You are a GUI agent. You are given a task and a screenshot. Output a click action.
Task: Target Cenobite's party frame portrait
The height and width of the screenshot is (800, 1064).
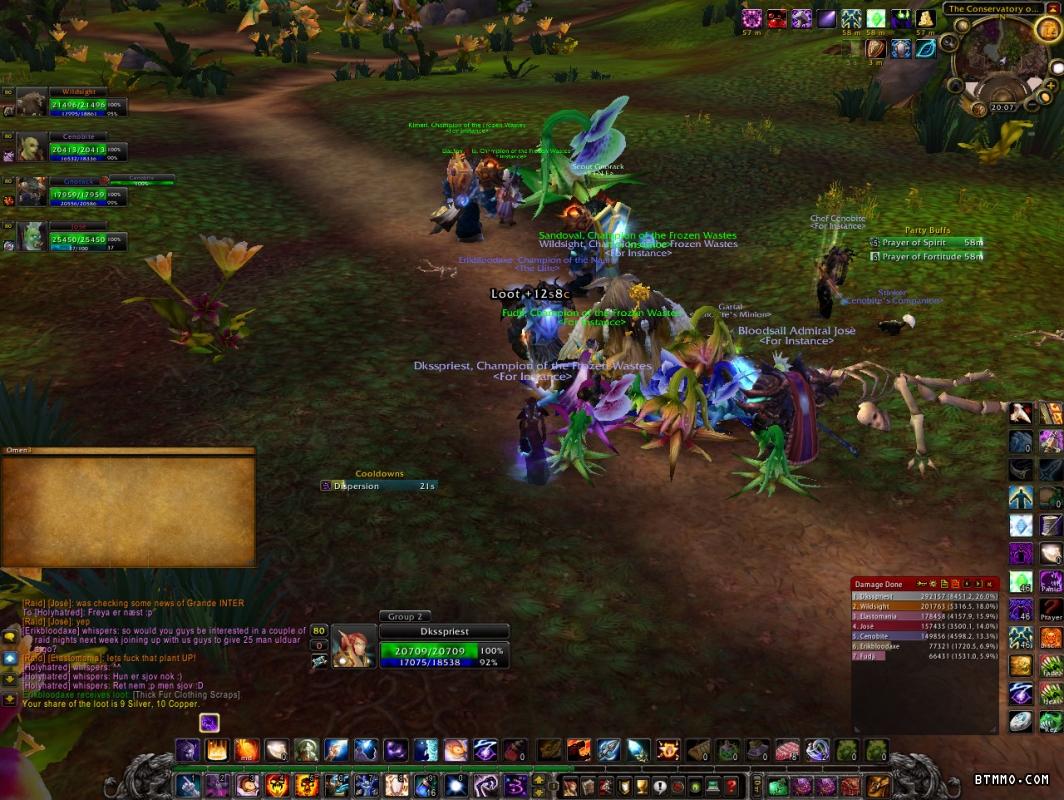(x=32, y=148)
